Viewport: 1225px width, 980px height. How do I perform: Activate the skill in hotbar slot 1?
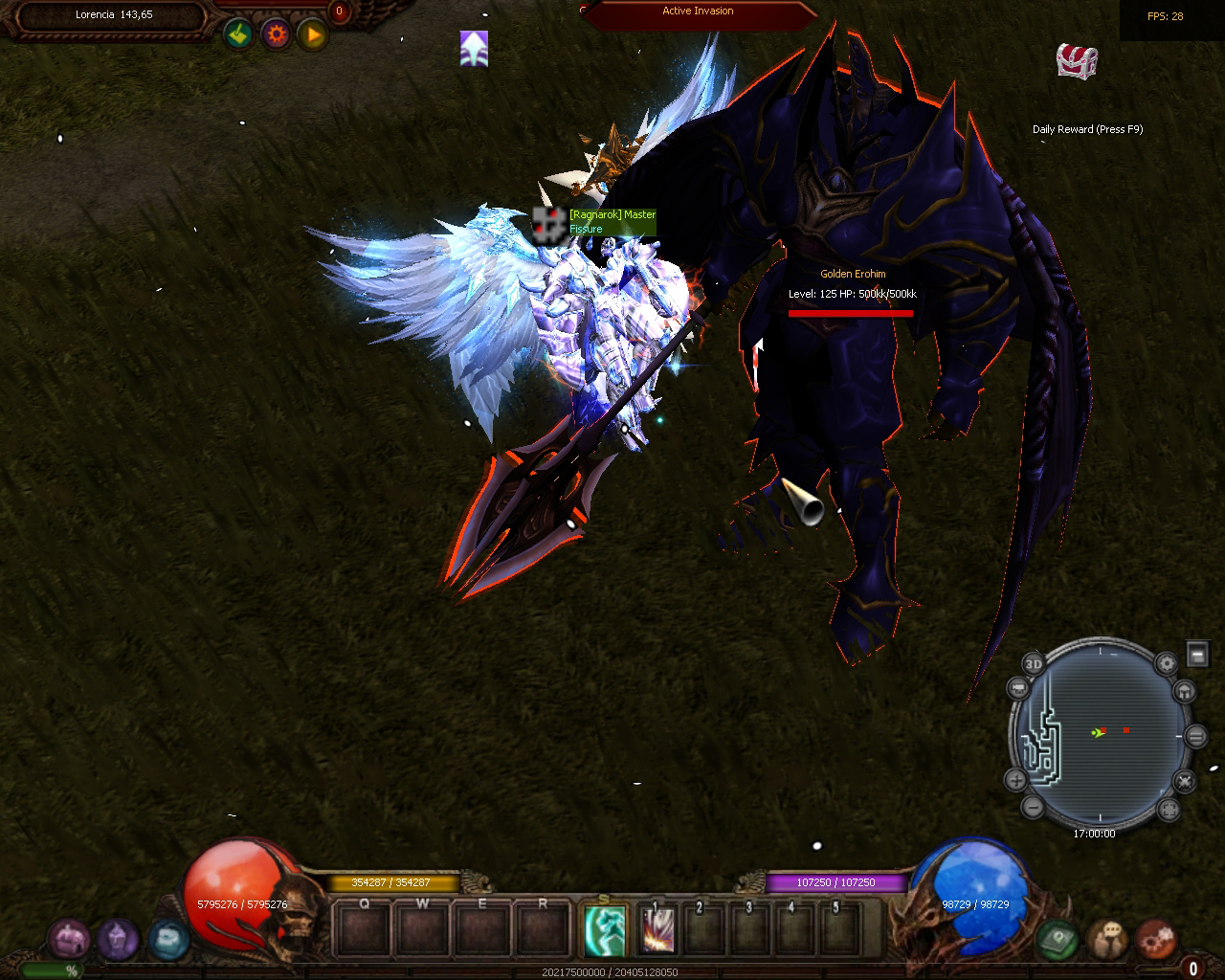pos(657,930)
